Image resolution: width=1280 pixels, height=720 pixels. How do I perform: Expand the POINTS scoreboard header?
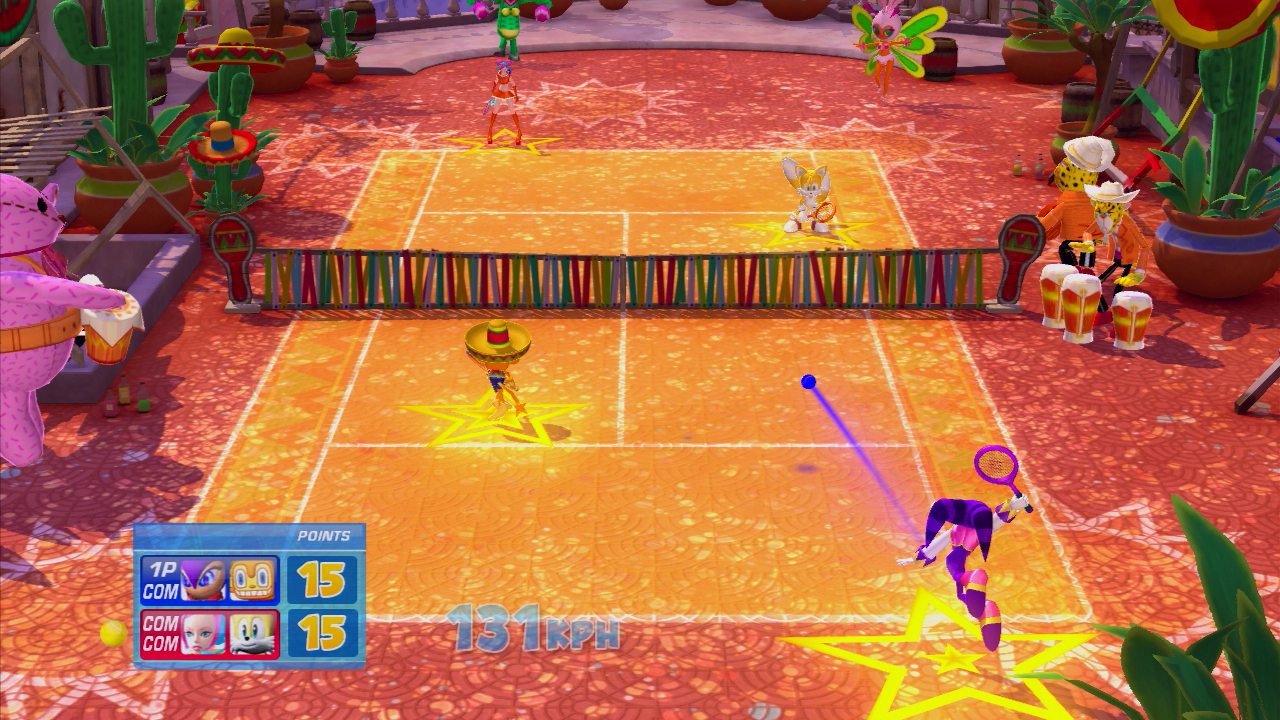point(323,536)
